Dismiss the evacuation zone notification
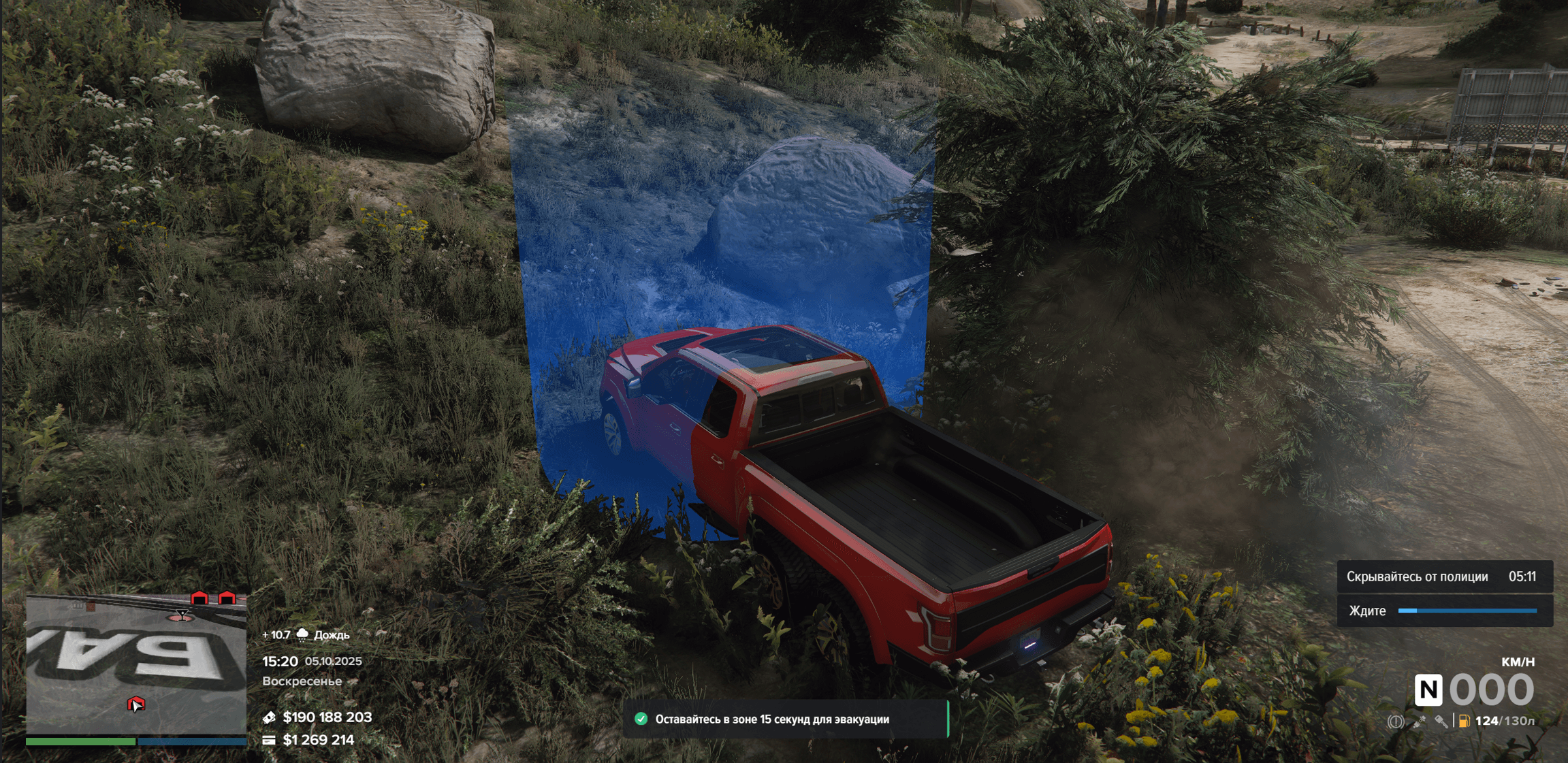 [785, 719]
